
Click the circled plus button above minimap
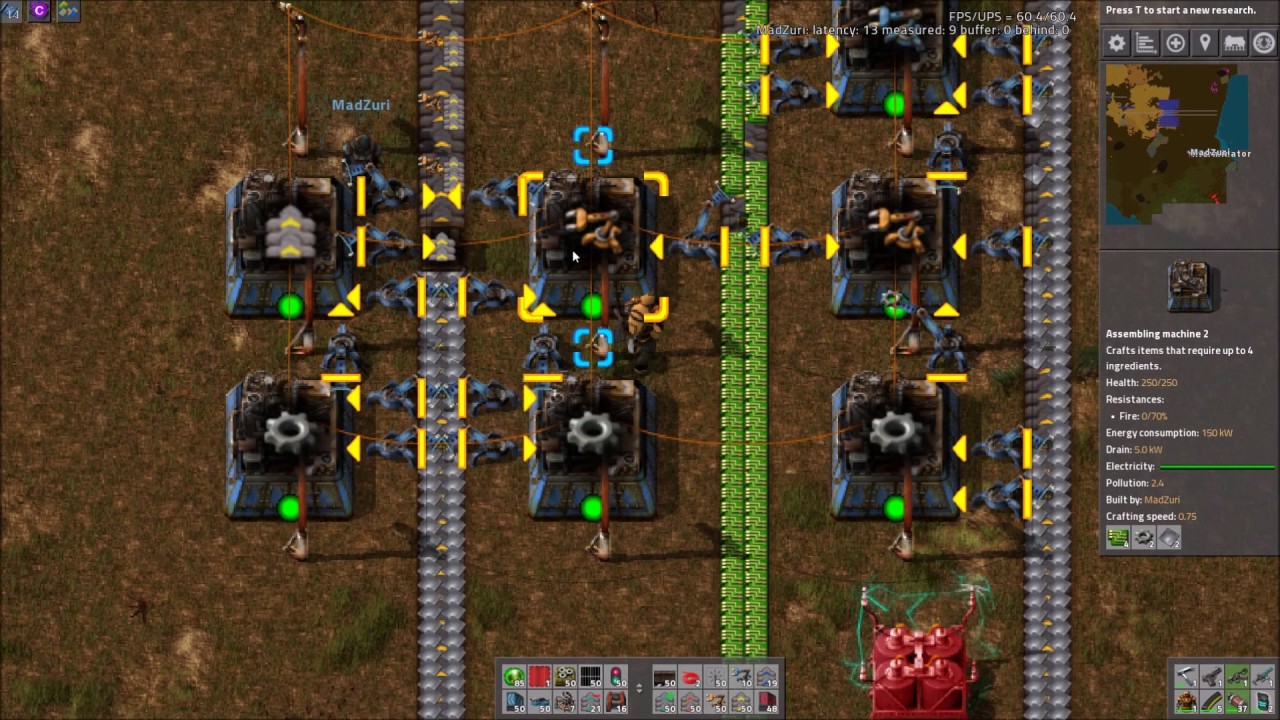pos(1176,43)
